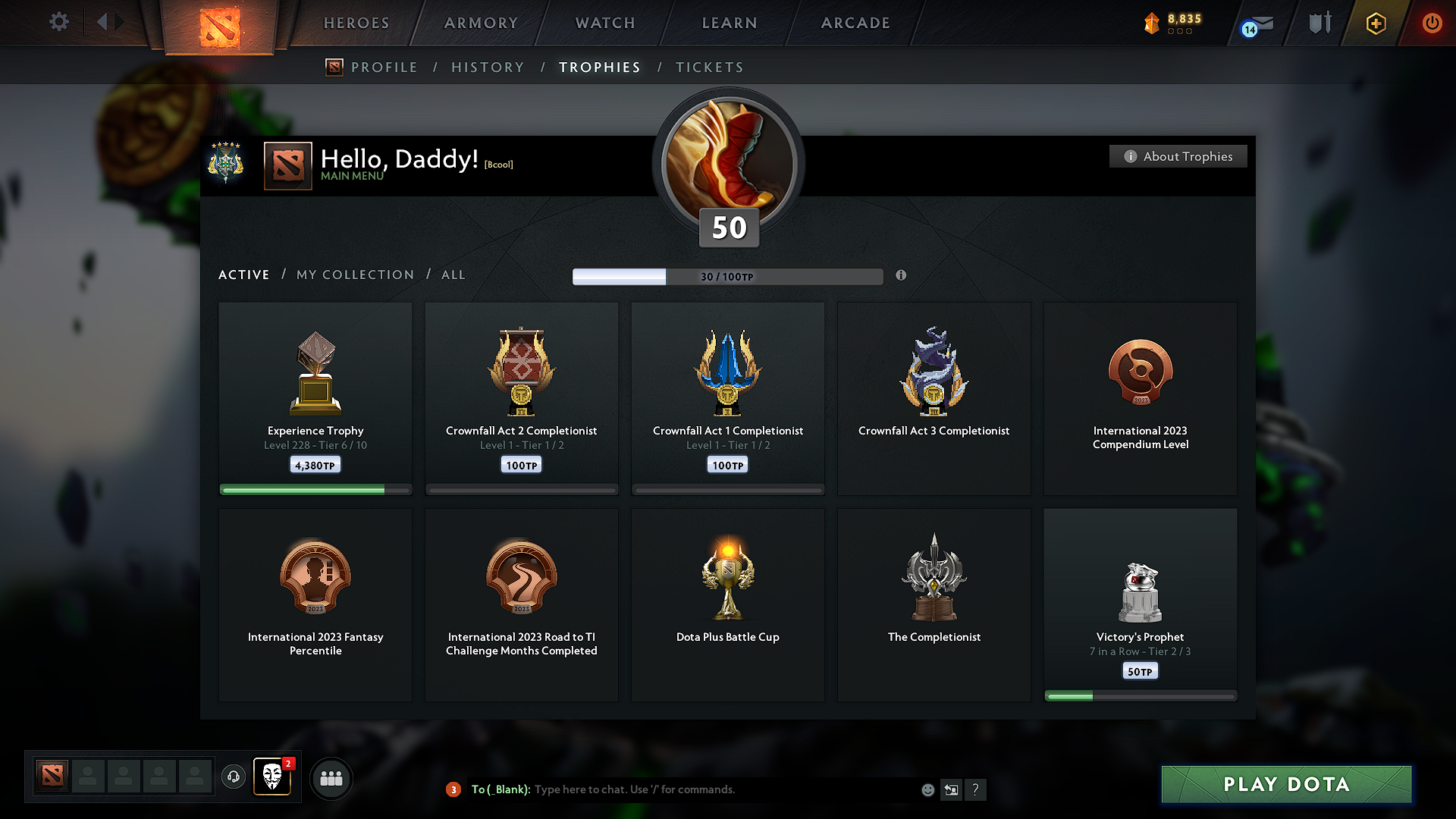Image resolution: width=1456 pixels, height=819 pixels.
Task: Toggle the chat wheel icon near chat input
Action: [x=952, y=789]
